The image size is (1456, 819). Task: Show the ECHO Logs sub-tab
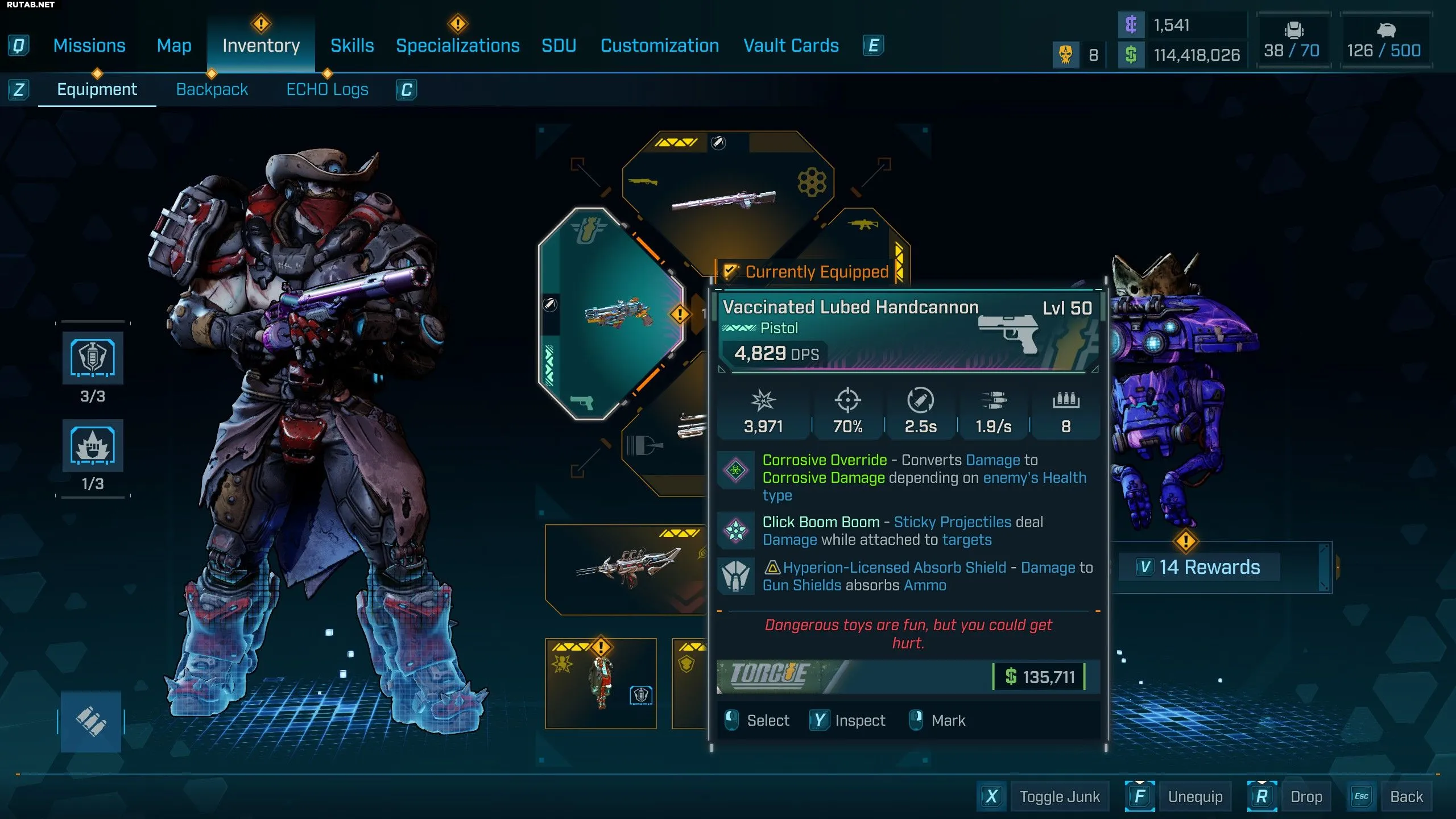[327, 89]
